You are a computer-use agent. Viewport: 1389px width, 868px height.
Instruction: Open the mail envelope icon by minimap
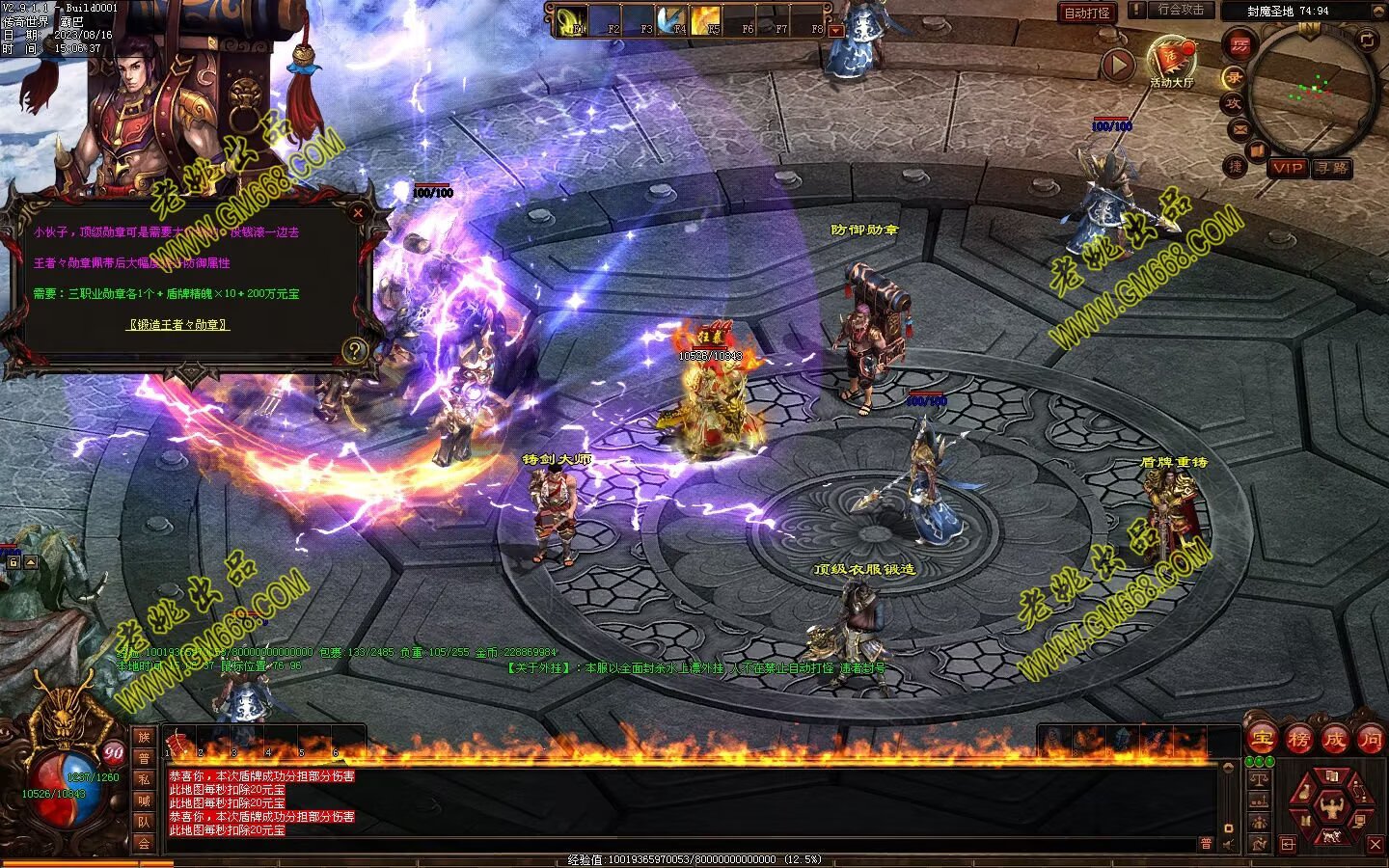pyautogui.click(x=1239, y=128)
